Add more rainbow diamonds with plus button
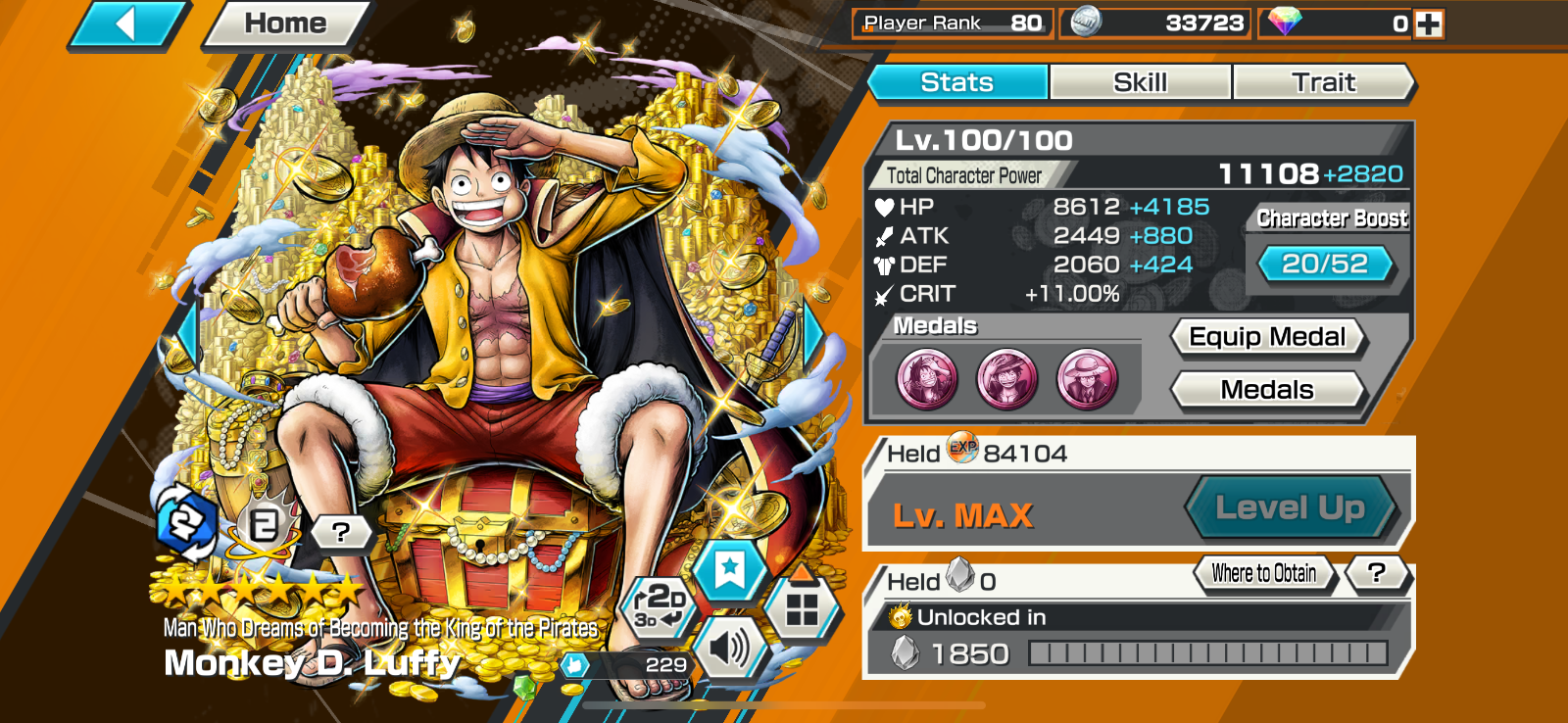1568x723 pixels. coord(1429,24)
